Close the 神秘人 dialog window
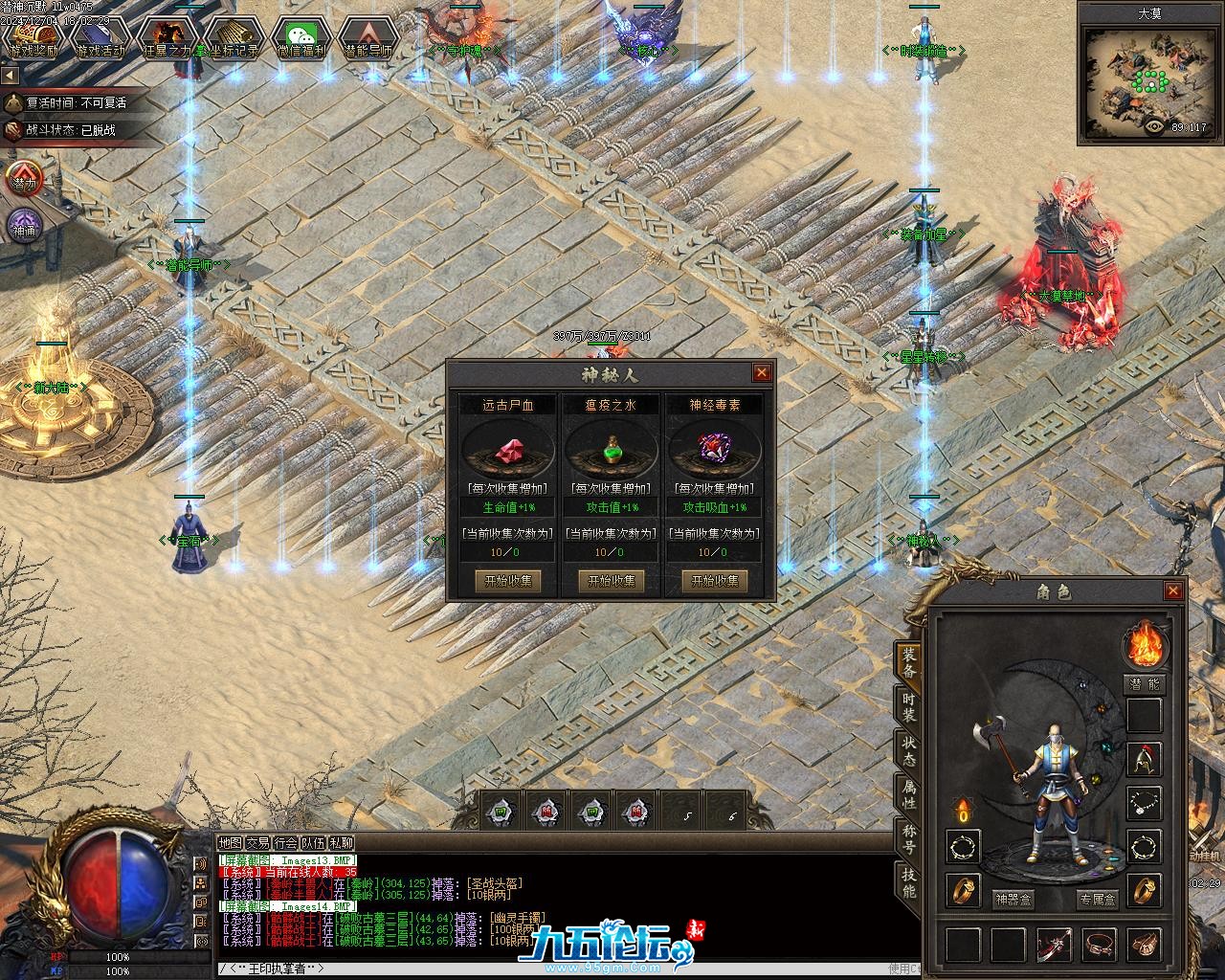The width and height of the screenshot is (1225, 980). (x=762, y=373)
